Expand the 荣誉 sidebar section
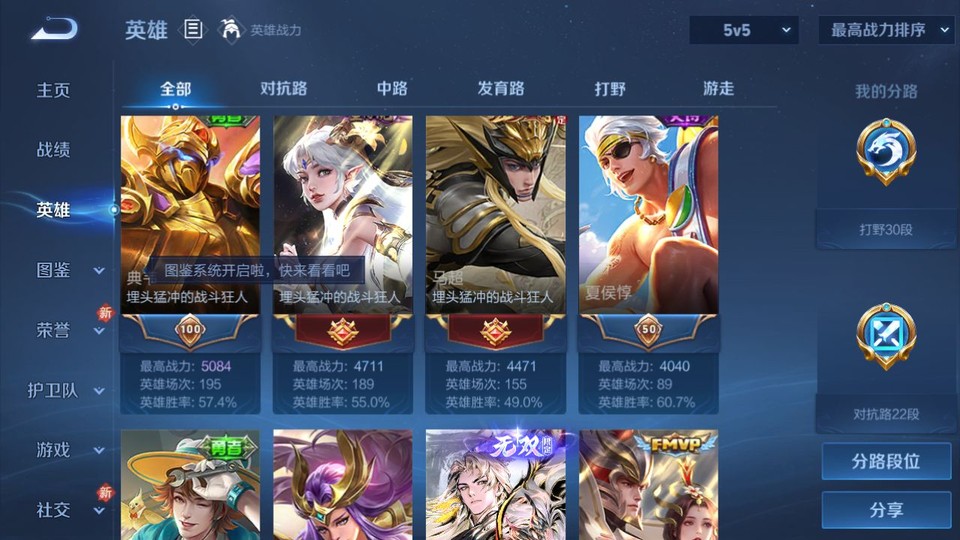 pyautogui.click(x=68, y=330)
